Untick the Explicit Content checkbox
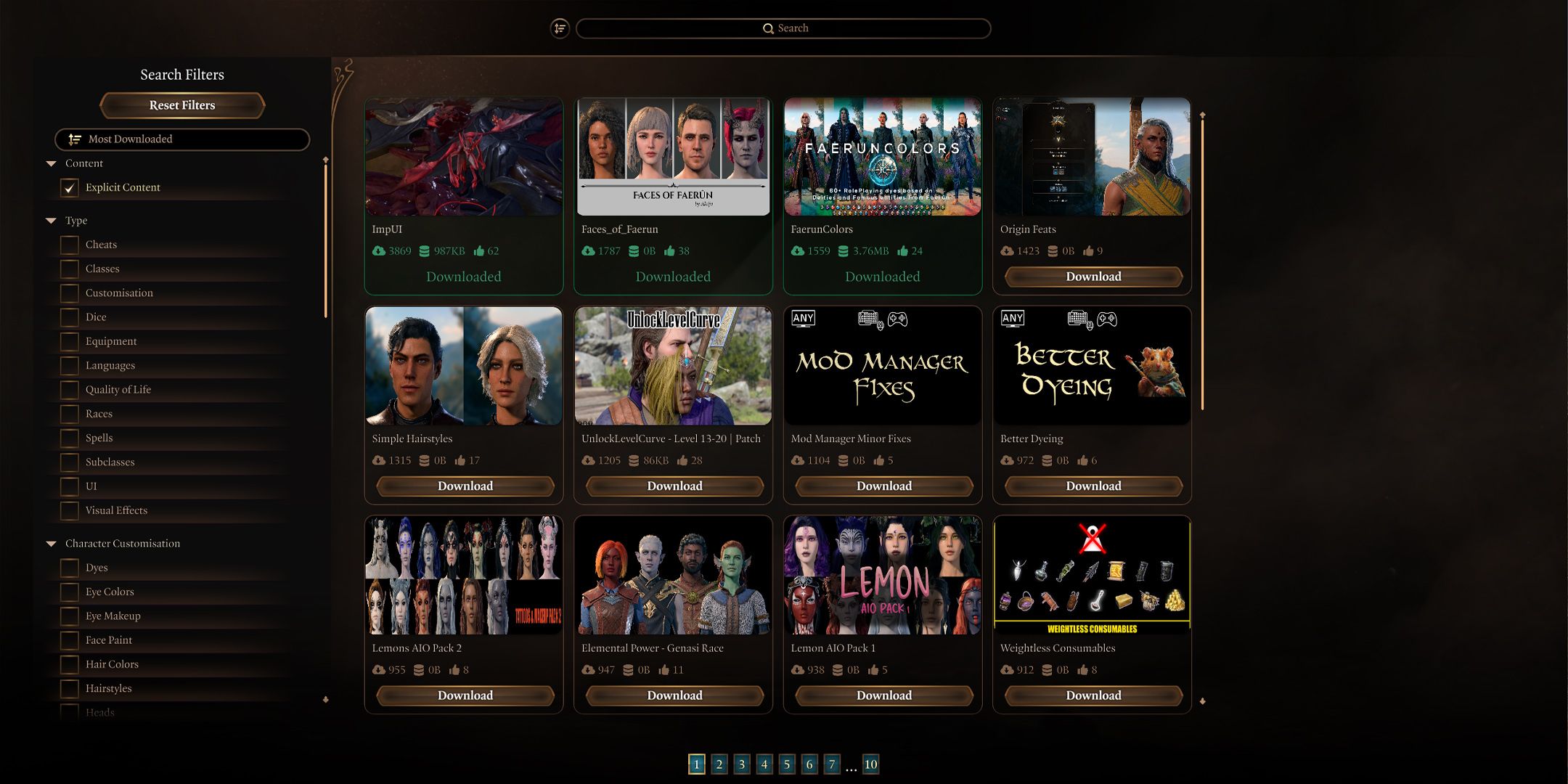1568x784 pixels. 70,188
